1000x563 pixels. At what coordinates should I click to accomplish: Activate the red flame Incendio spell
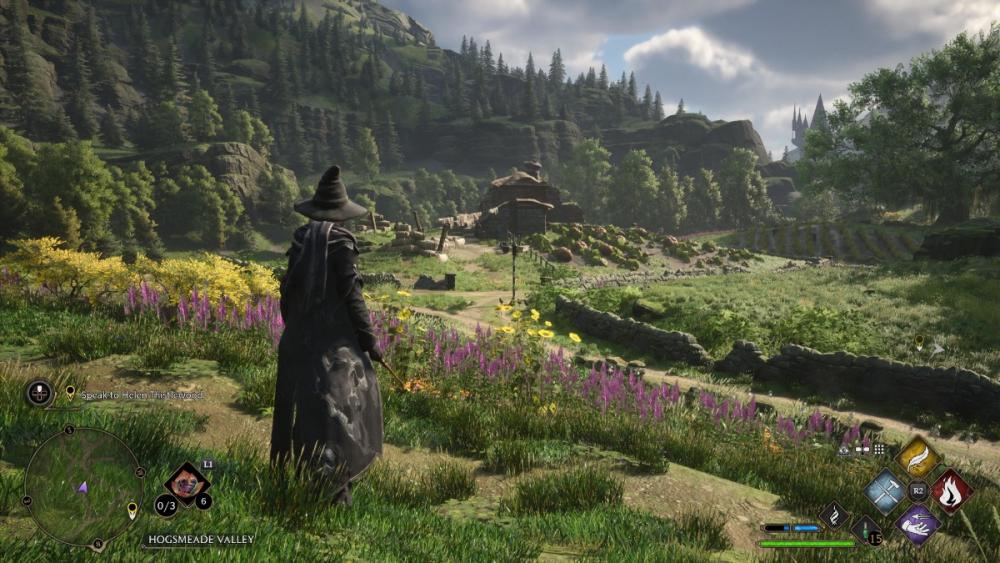click(x=951, y=492)
